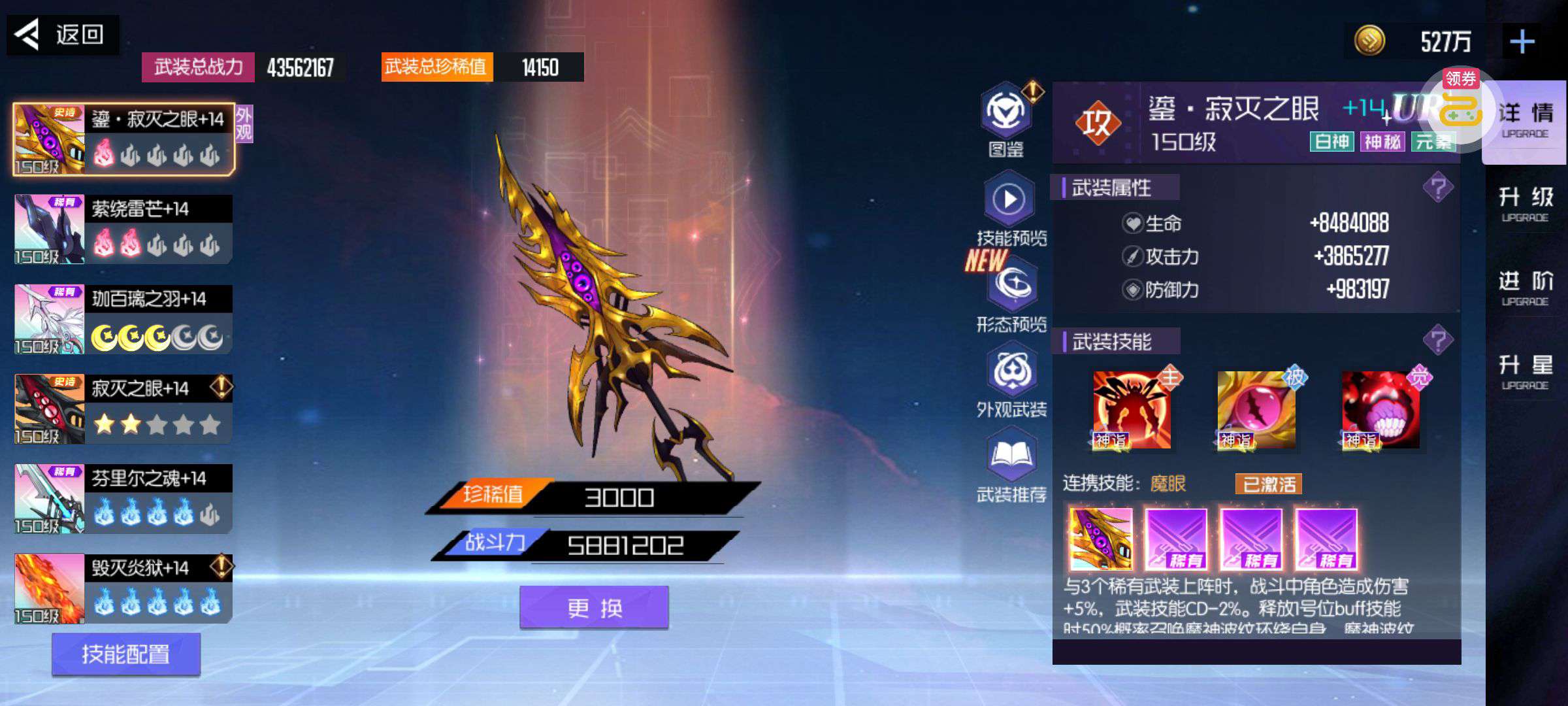
Task: Select the 紫绕雷芒+14 weapon row
Action: (x=123, y=229)
